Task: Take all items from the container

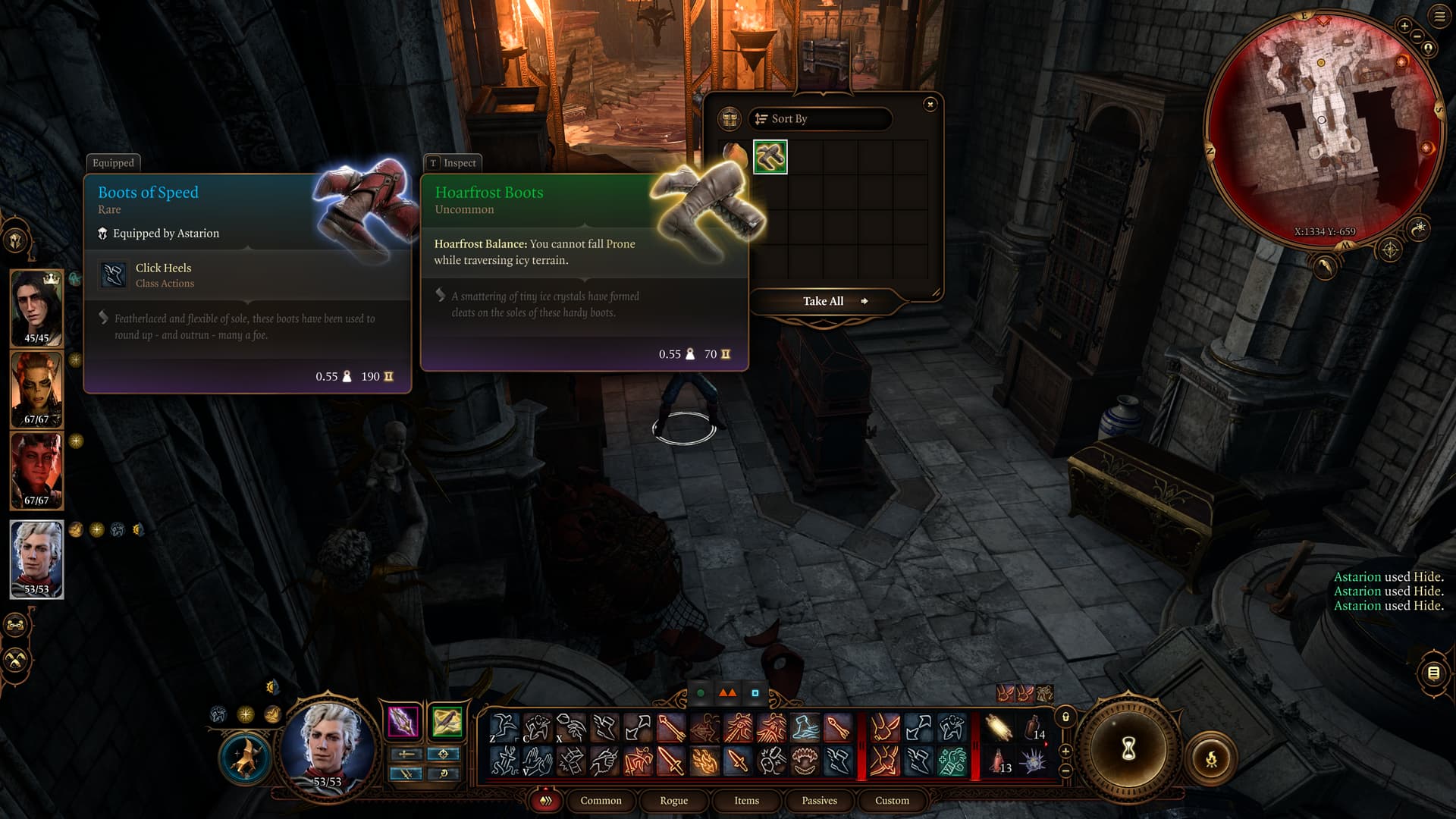Action: 824,301
